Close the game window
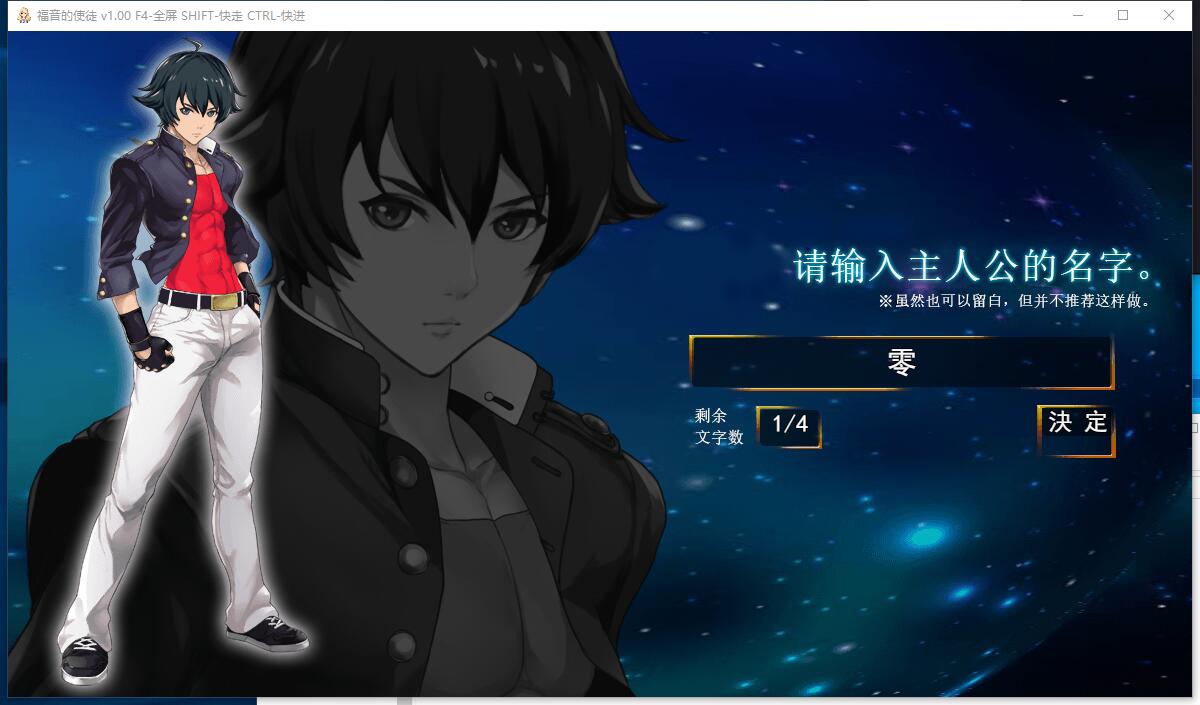The height and width of the screenshot is (705, 1200). pyautogui.click(x=1169, y=15)
